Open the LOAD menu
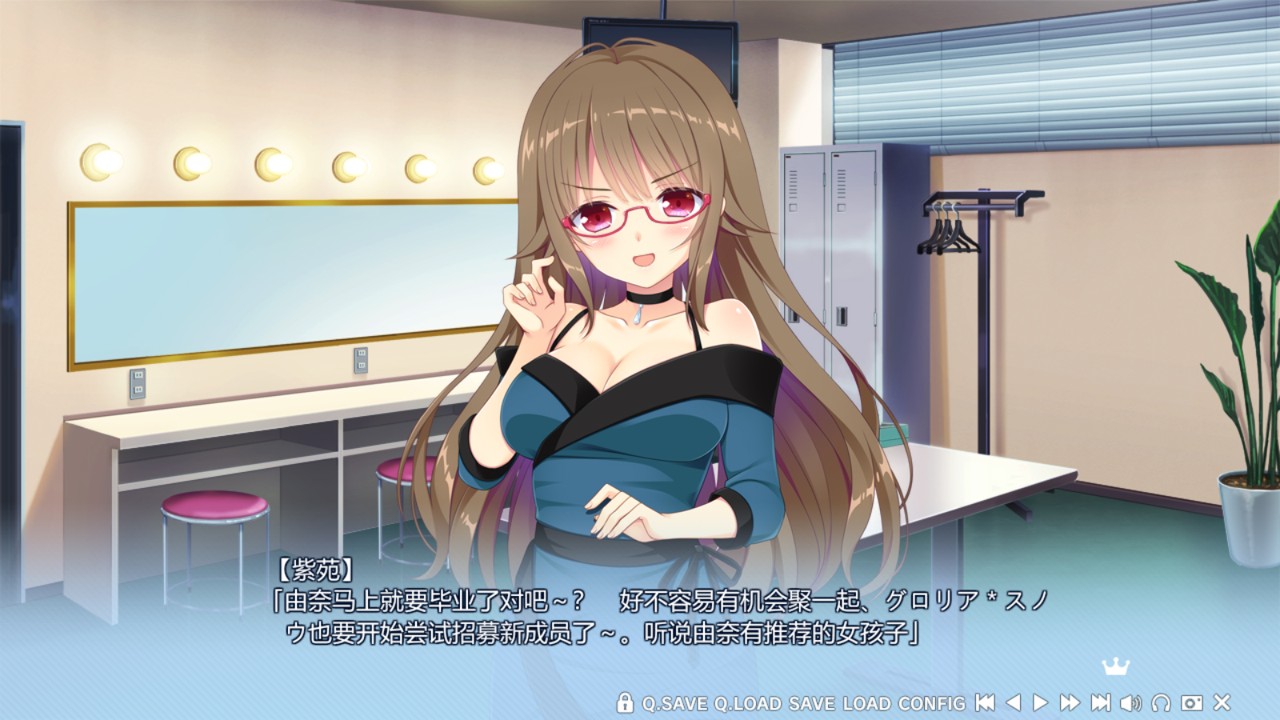 866,703
